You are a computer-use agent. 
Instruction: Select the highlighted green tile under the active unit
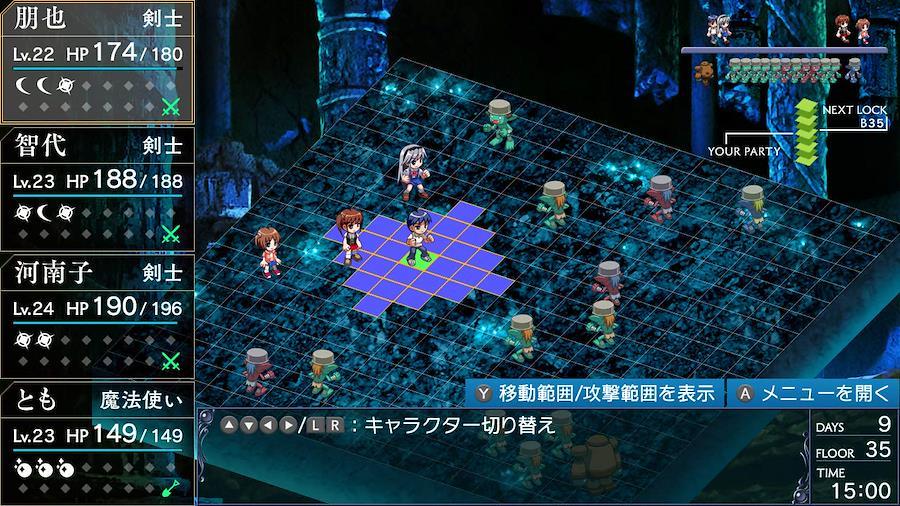click(x=421, y=260)
